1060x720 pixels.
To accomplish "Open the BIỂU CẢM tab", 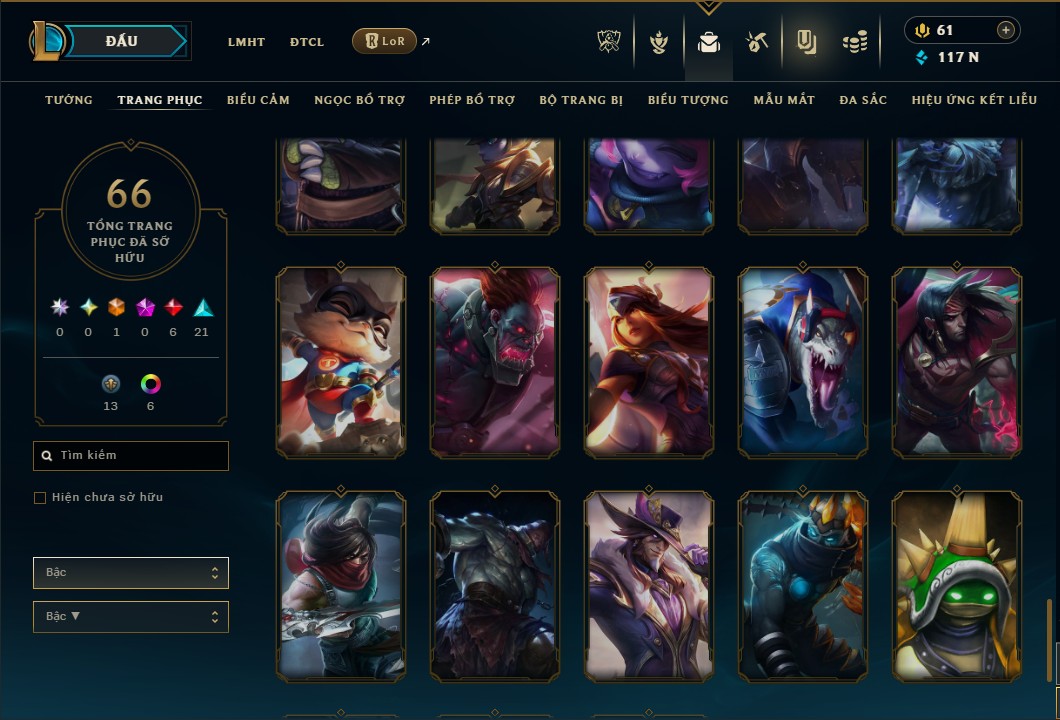I will [258, 100].
